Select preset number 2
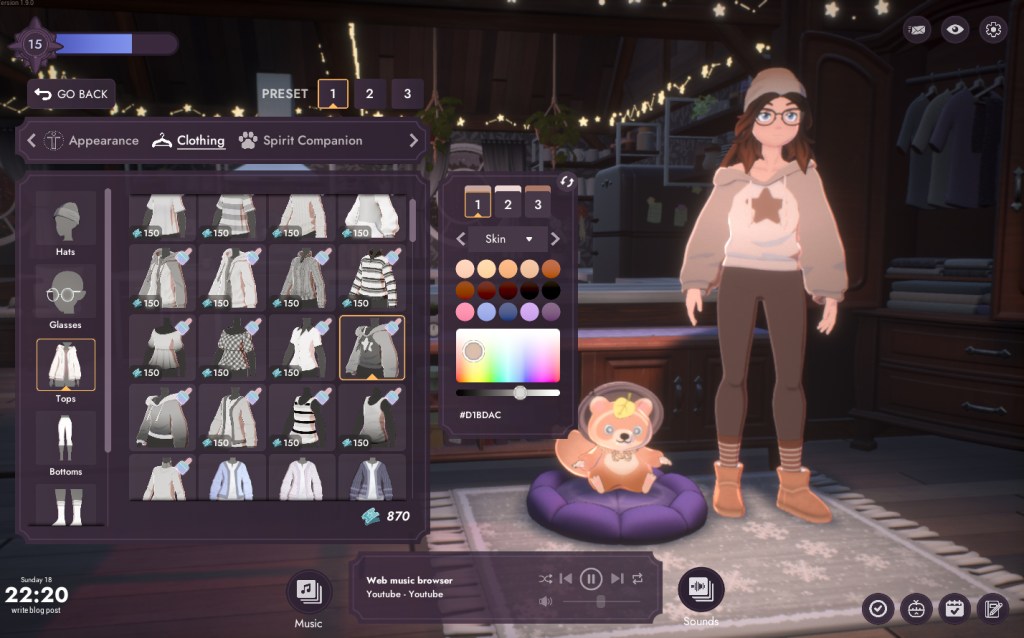 [369, 94]
